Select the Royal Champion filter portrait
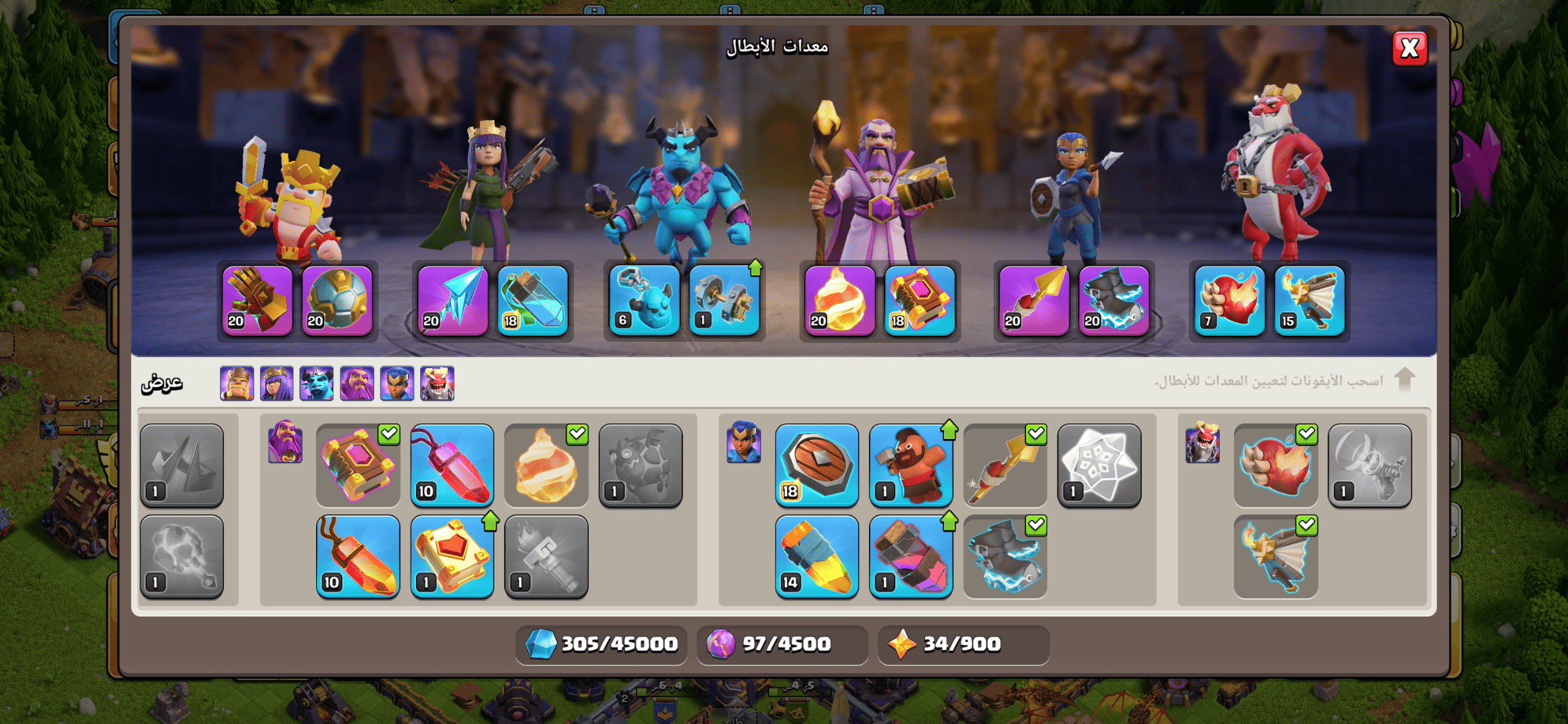1568x724 pixels. (397, 384)
